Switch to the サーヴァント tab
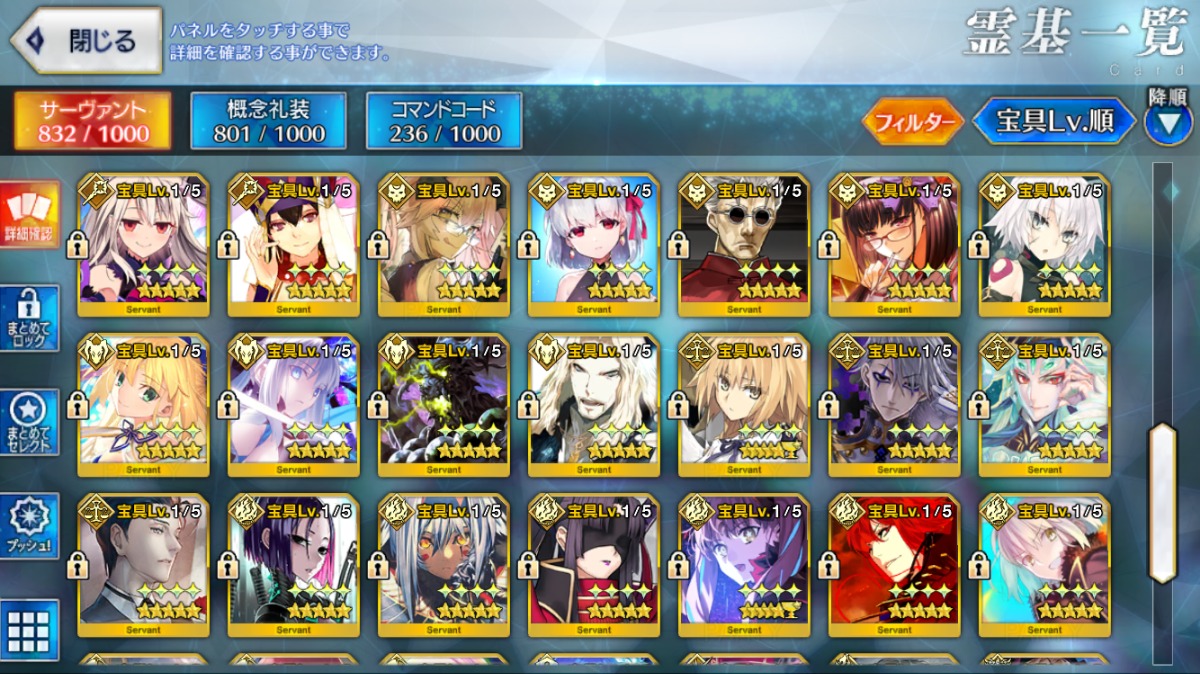Viewport: 1200px width, 674px height. (93, 121)
